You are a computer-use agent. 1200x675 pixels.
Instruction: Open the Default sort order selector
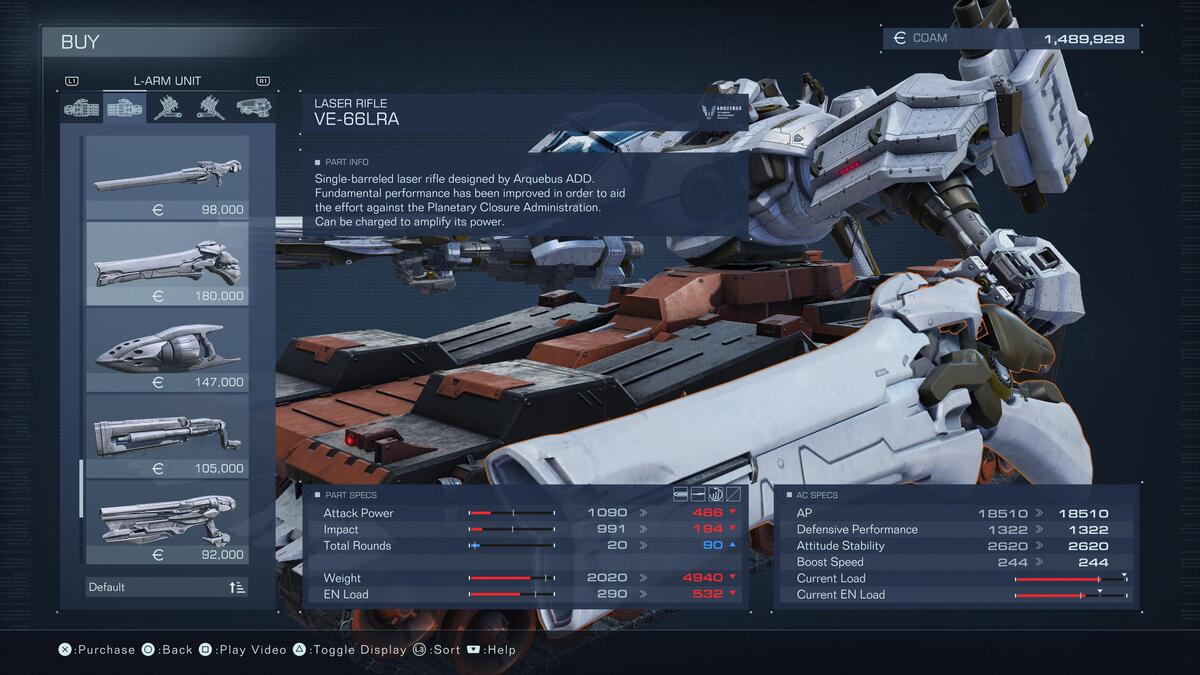[167, 587]
